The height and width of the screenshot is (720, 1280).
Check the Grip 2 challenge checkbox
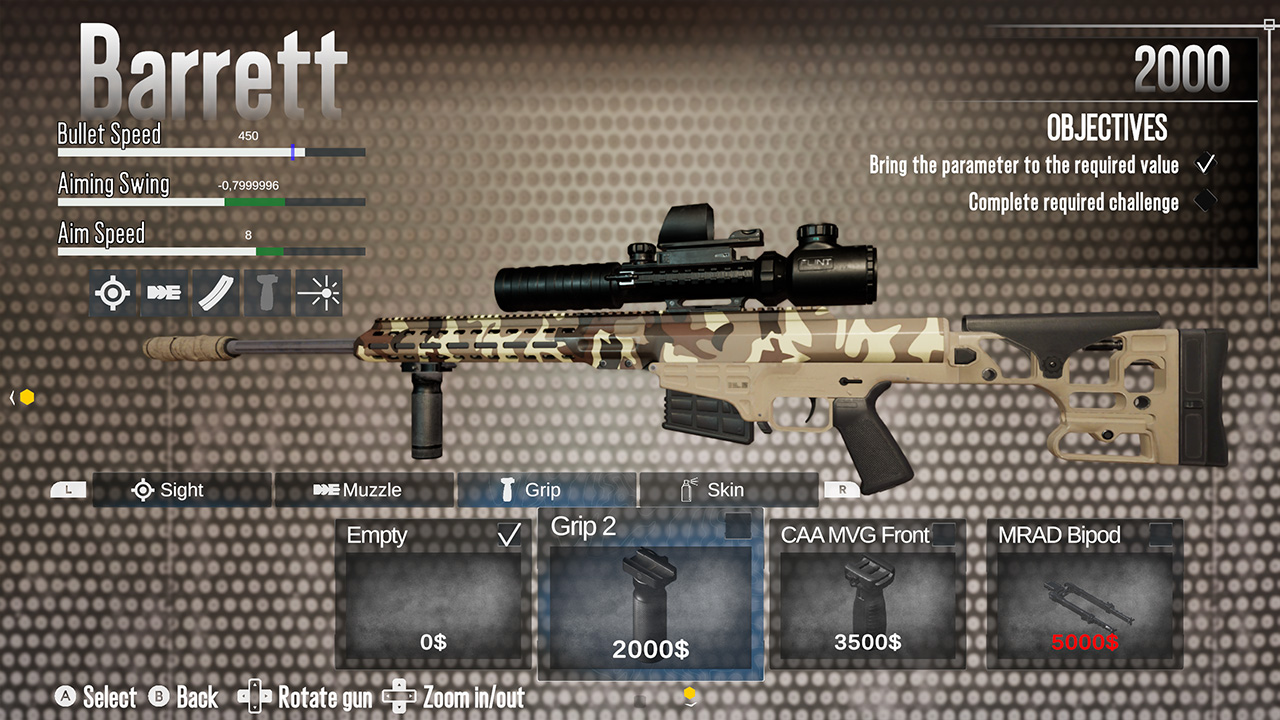[738, 527]
